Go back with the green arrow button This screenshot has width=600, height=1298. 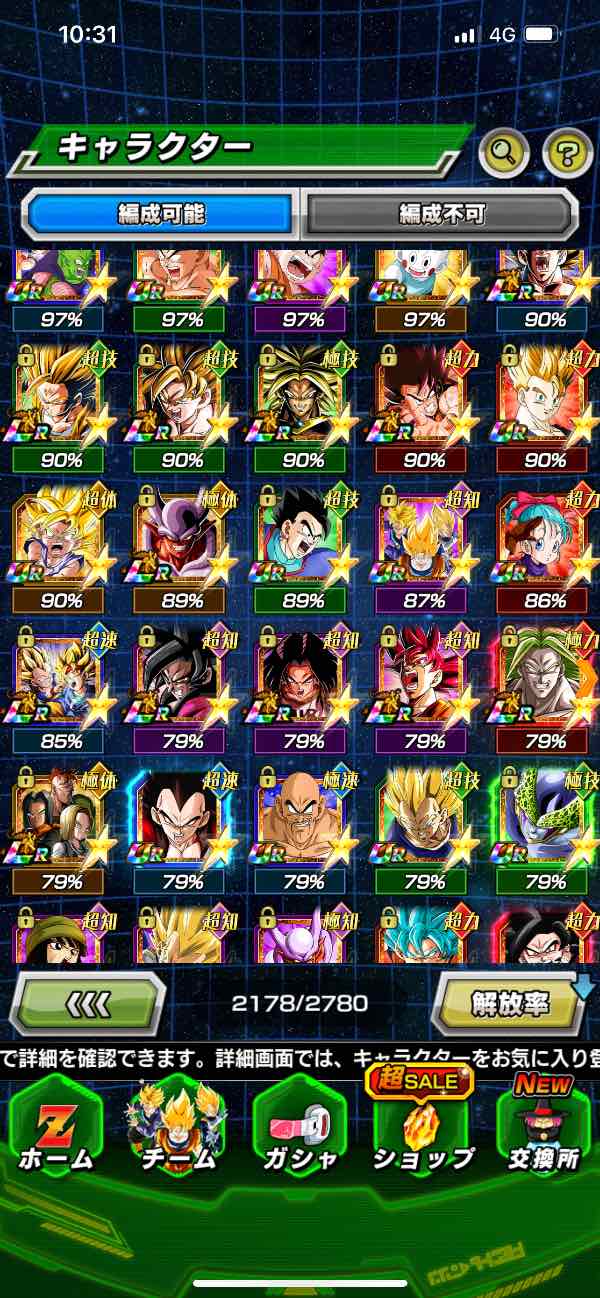[x=87, y=1001]
